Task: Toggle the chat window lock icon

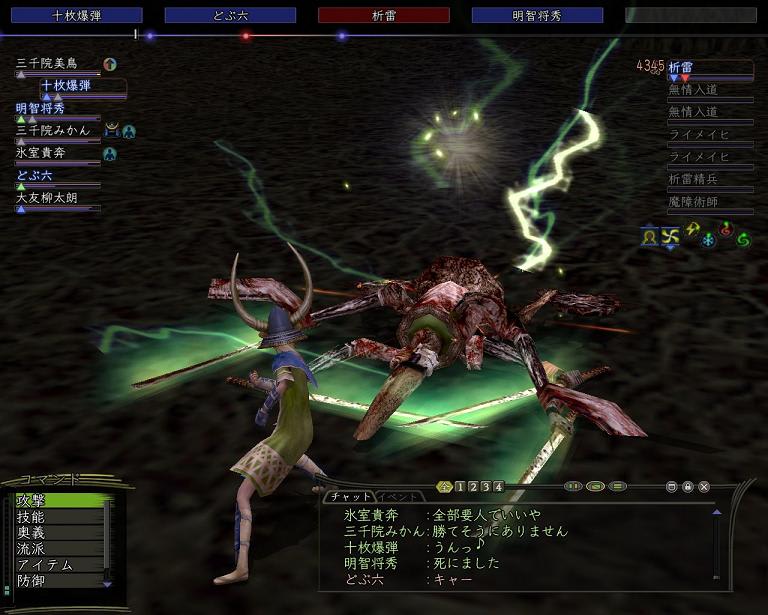Action: tap(687, 487)
